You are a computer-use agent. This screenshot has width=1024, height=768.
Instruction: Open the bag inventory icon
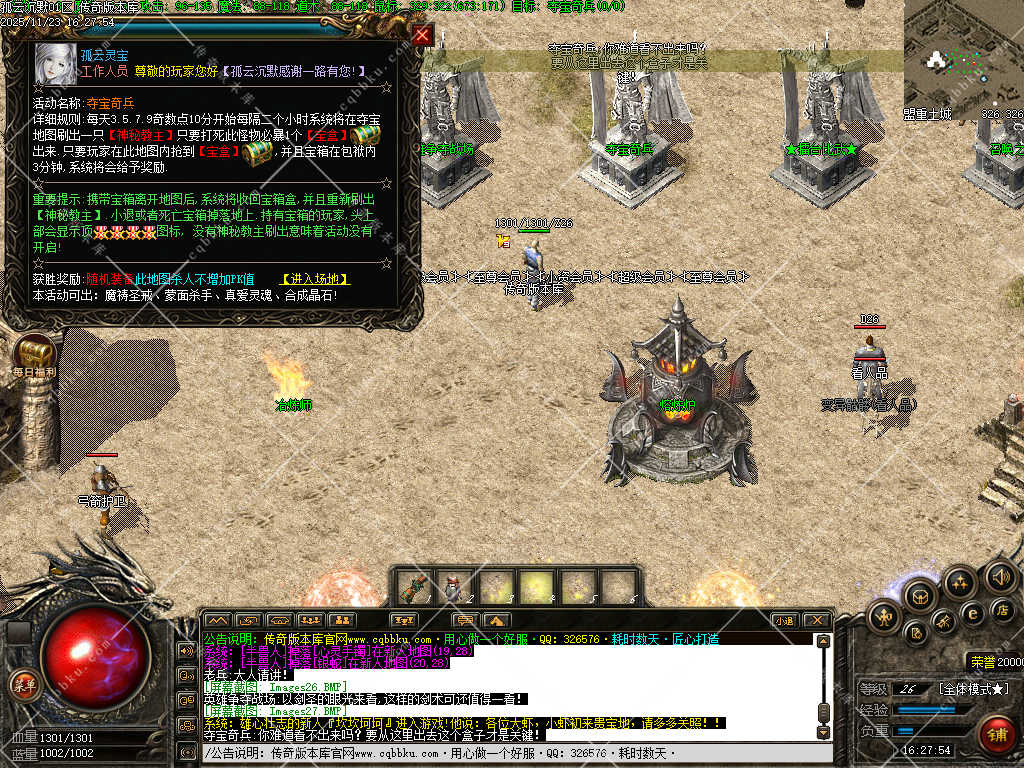click(920, 596)
